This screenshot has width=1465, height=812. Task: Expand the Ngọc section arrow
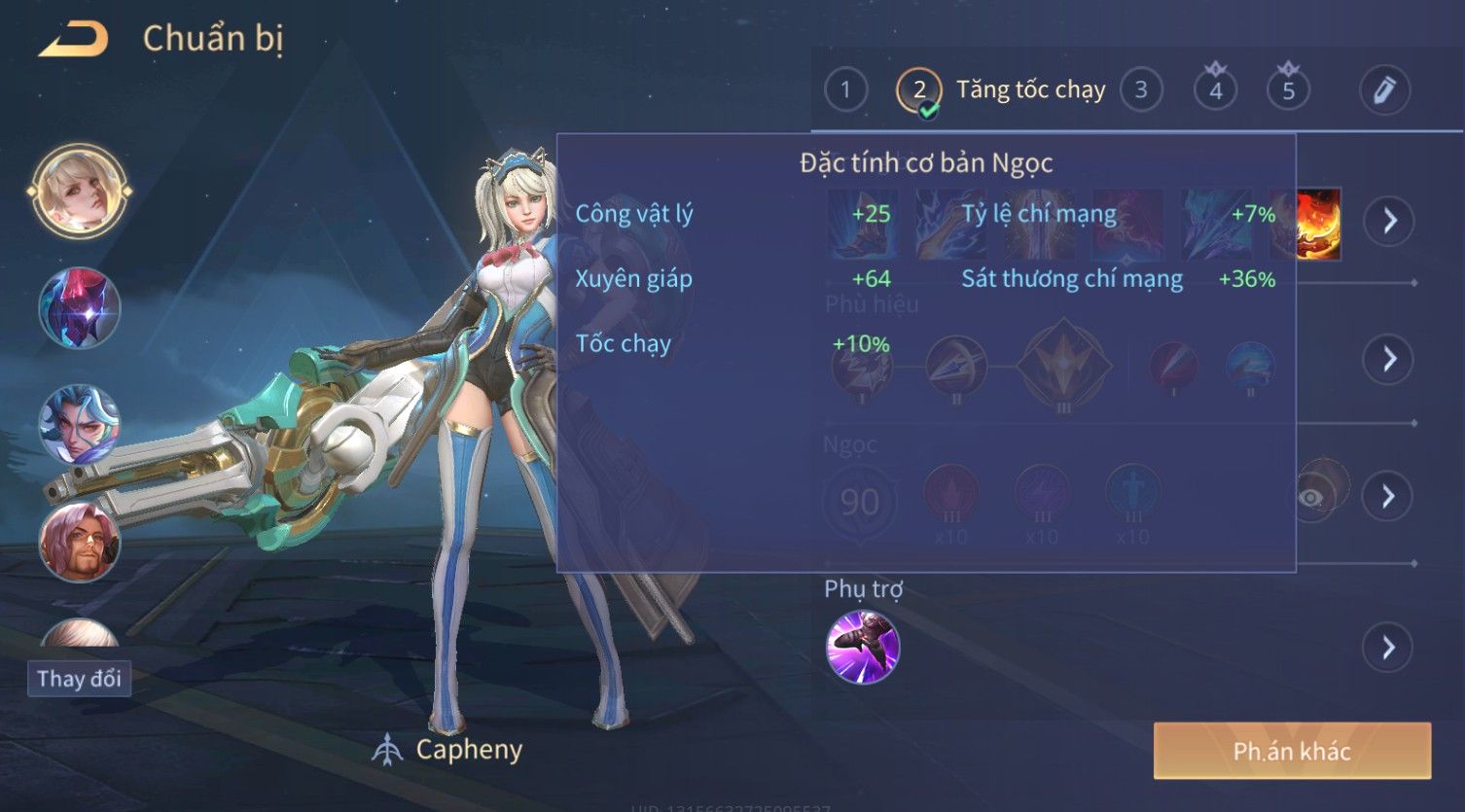tap(1388, 497)
